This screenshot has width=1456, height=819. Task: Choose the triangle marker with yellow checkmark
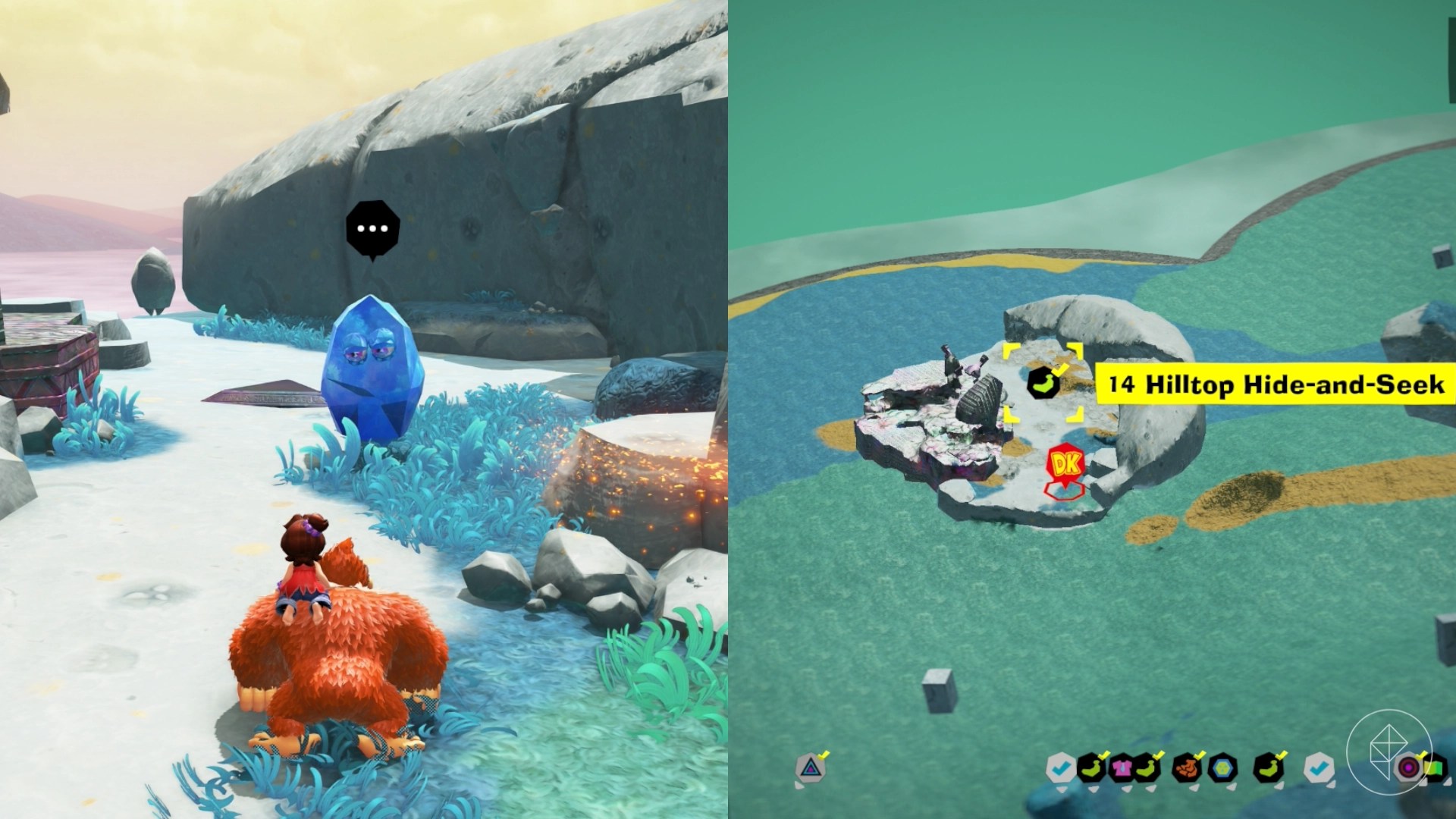coord(811,767)
